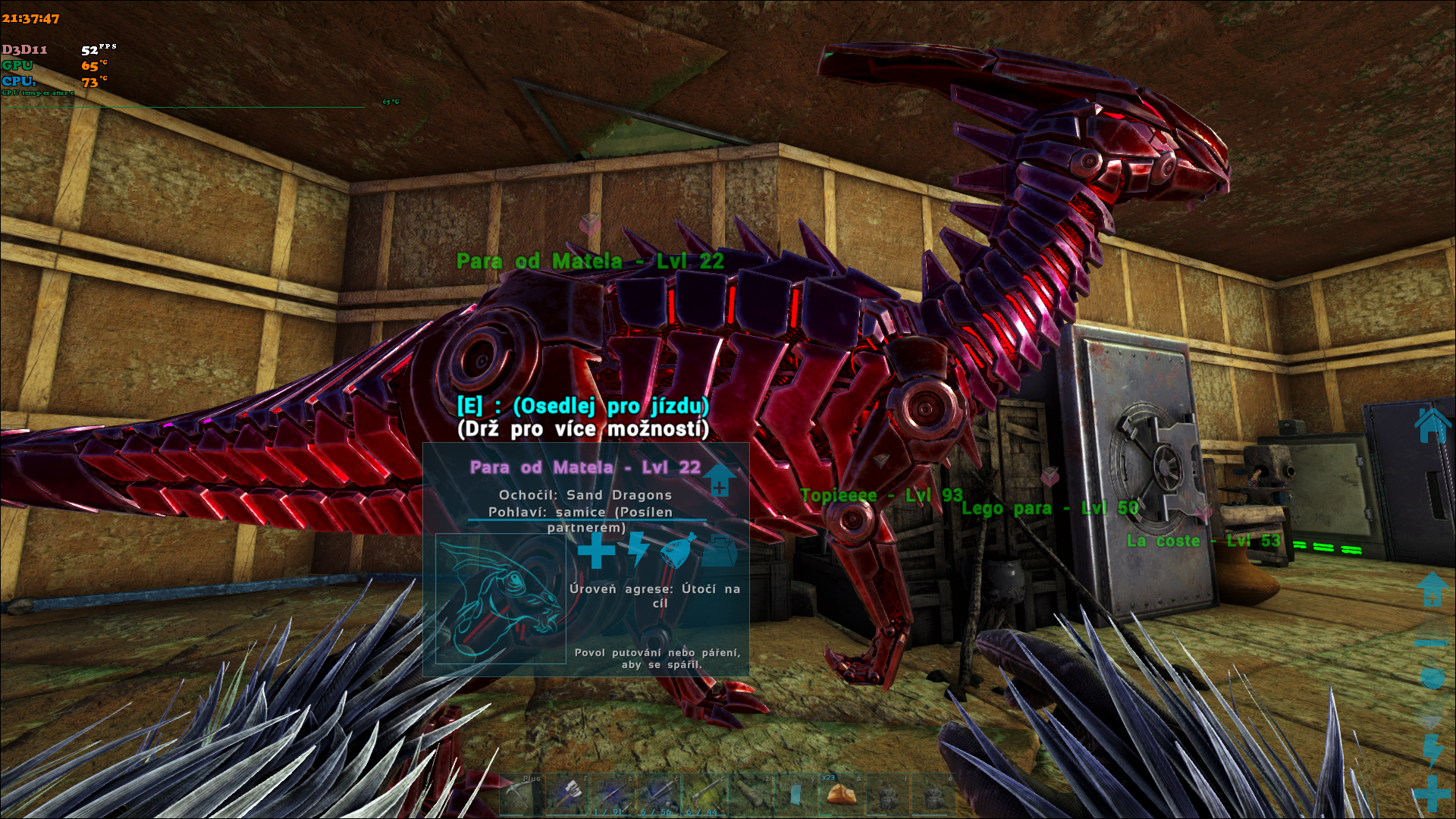Equip the shotgun showing 6 / 44
The image size is (1456, 819).
click(x=704, y=795)
